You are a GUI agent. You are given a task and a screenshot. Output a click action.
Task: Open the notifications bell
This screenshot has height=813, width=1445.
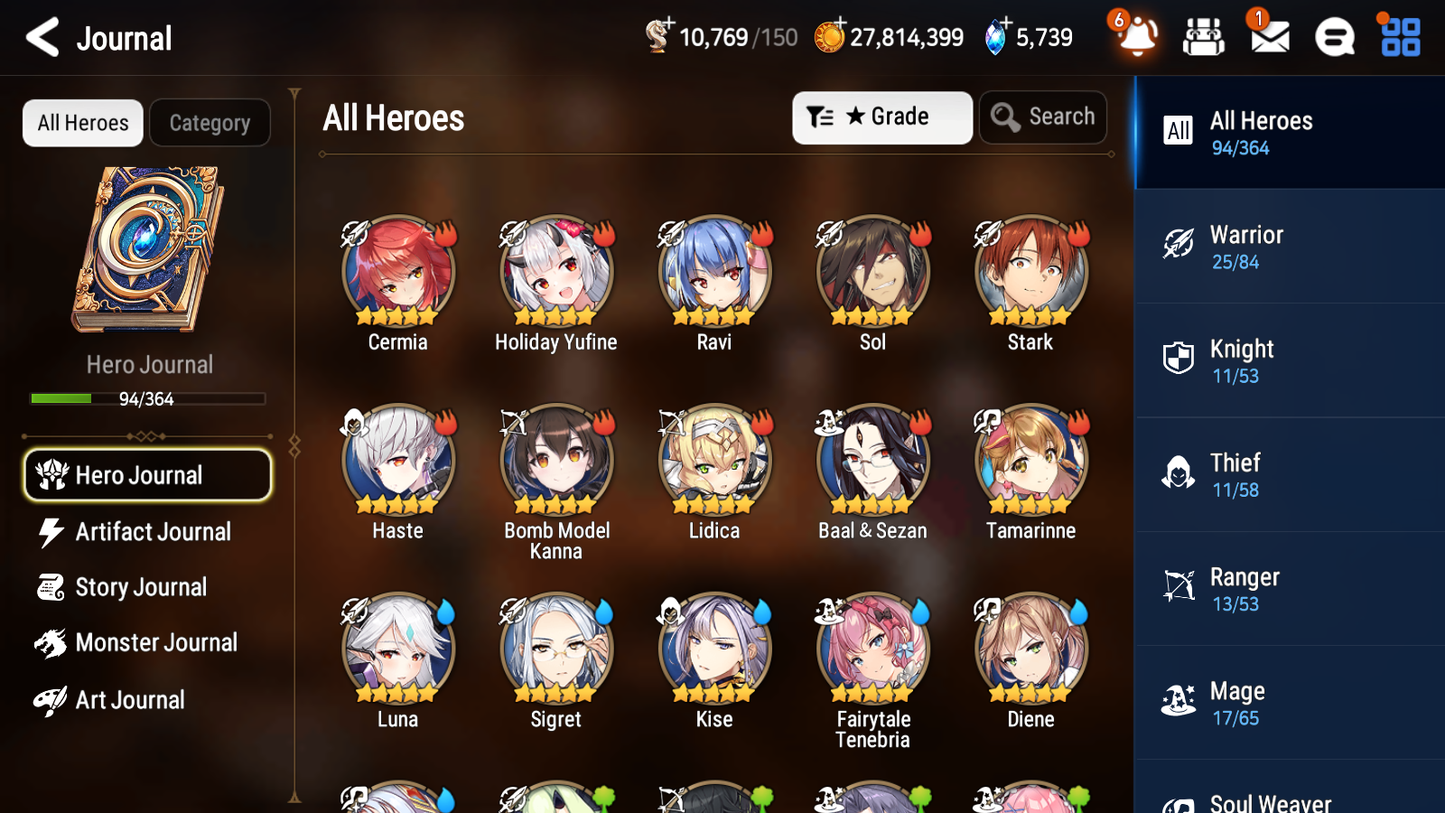(x=1135, y=37)
